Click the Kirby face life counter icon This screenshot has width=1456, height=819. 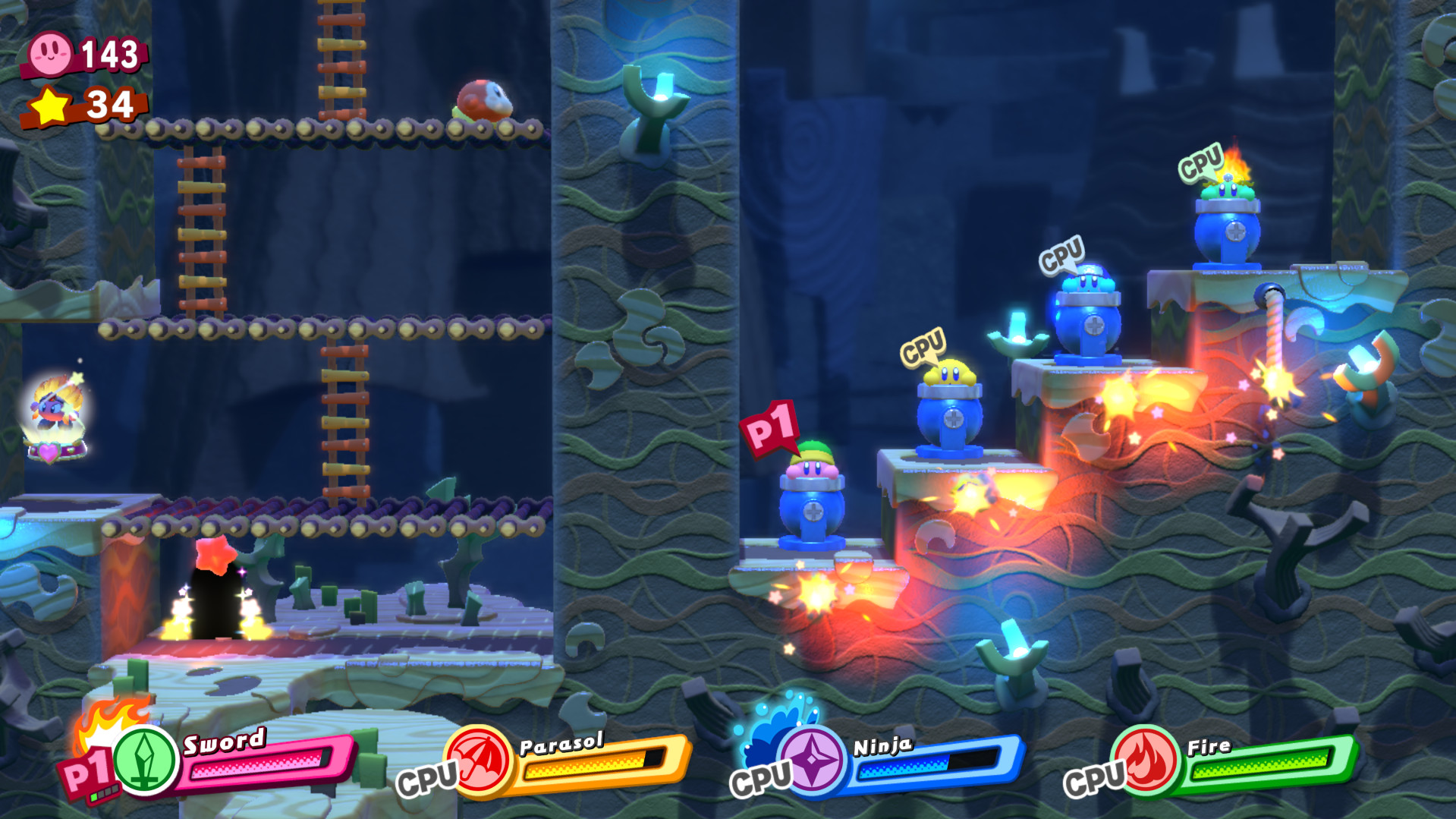tap(49, 53)
